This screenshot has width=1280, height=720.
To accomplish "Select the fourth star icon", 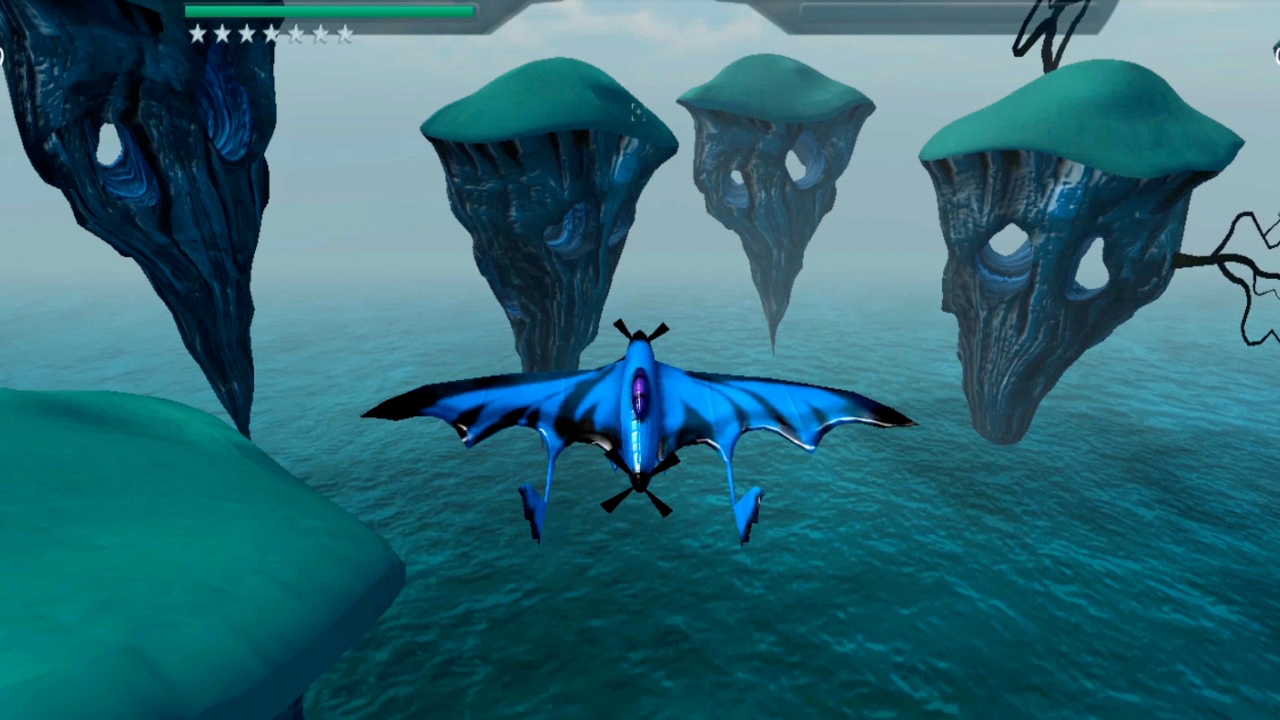I will tap(271, 34).
